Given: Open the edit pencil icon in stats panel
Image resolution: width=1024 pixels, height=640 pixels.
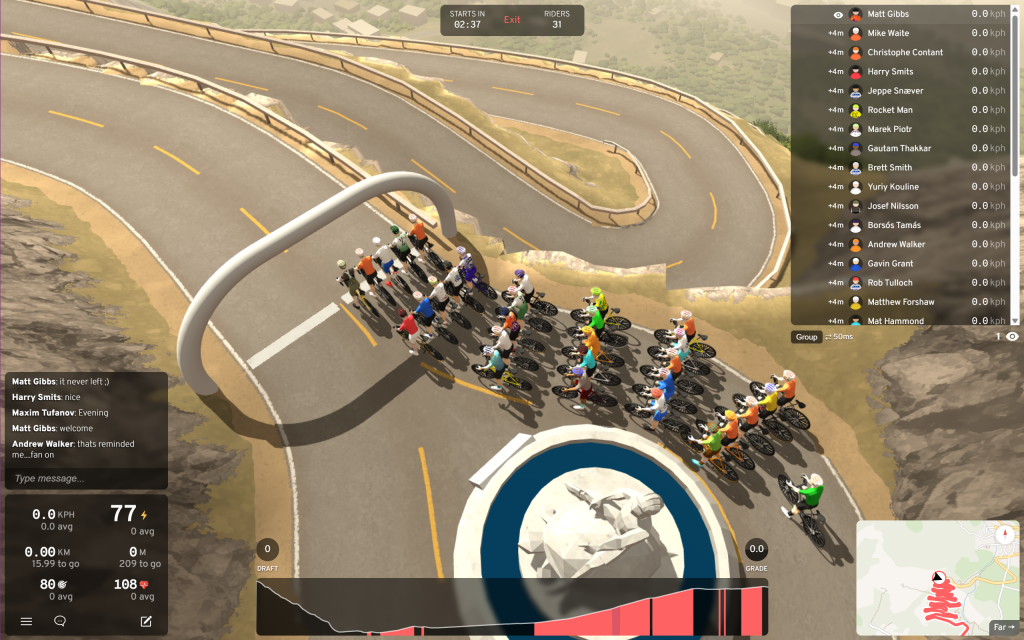Looking at the screenshot, I should point(146,621).
